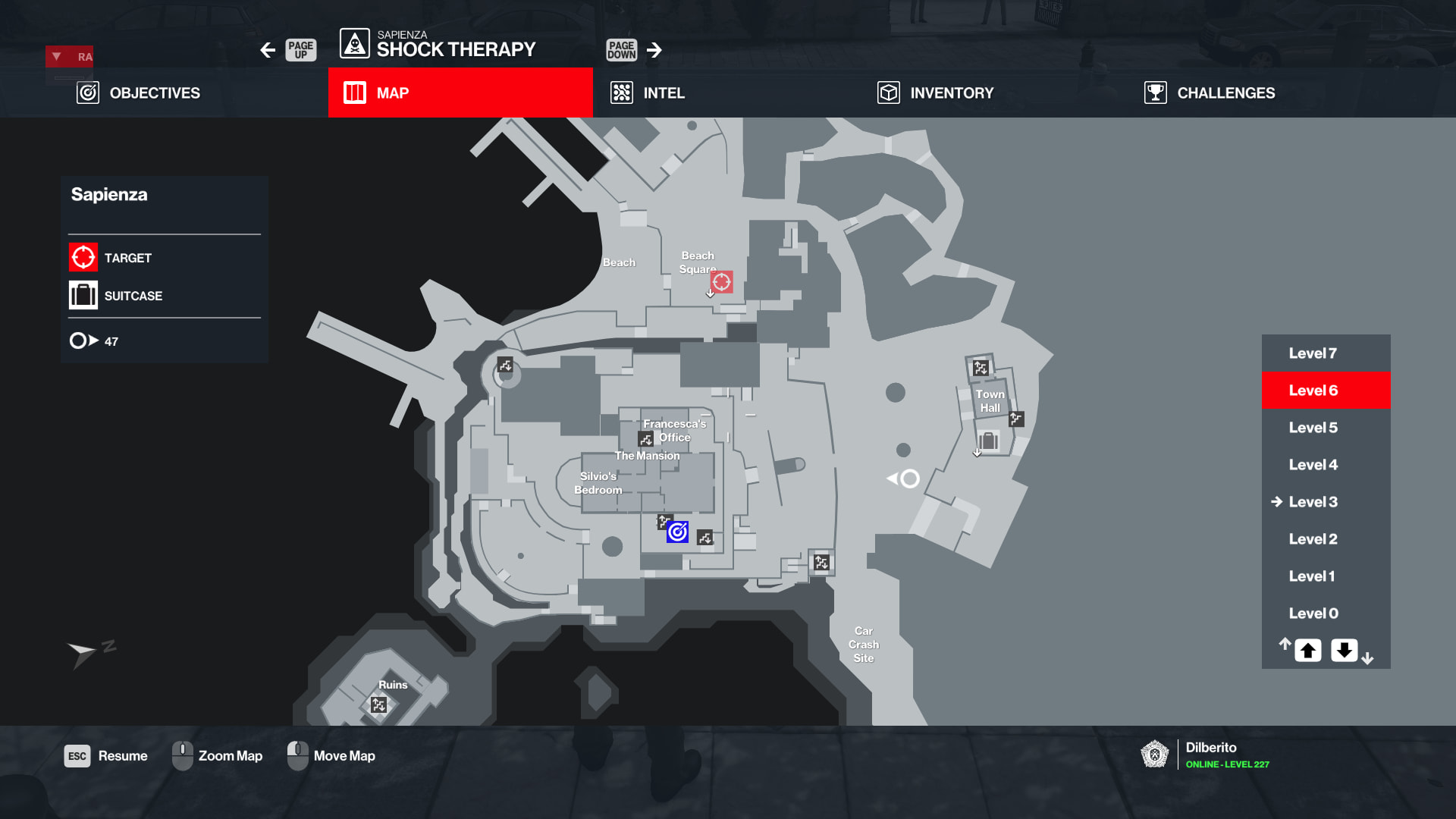Show the Challenges tab
Image resolution: width=1456 pixels, height=819 pixels.
[x=1210, y=93]
